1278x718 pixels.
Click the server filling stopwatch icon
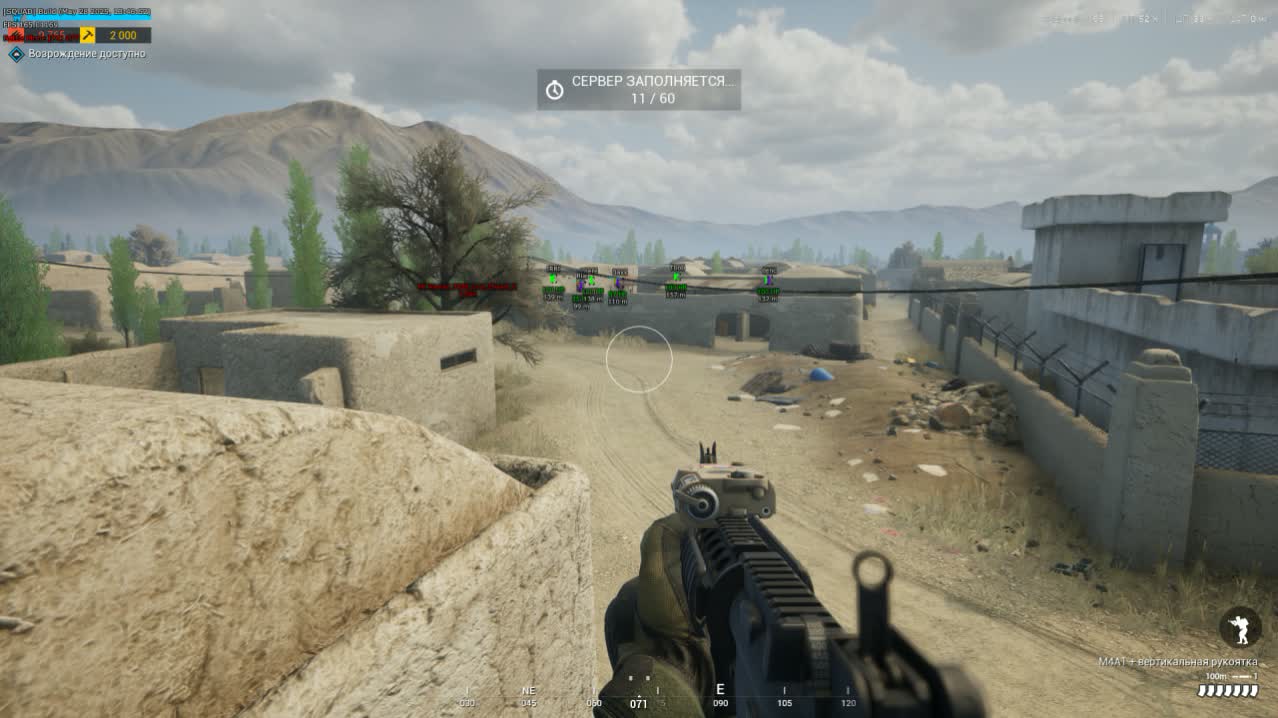pos(554,90)
